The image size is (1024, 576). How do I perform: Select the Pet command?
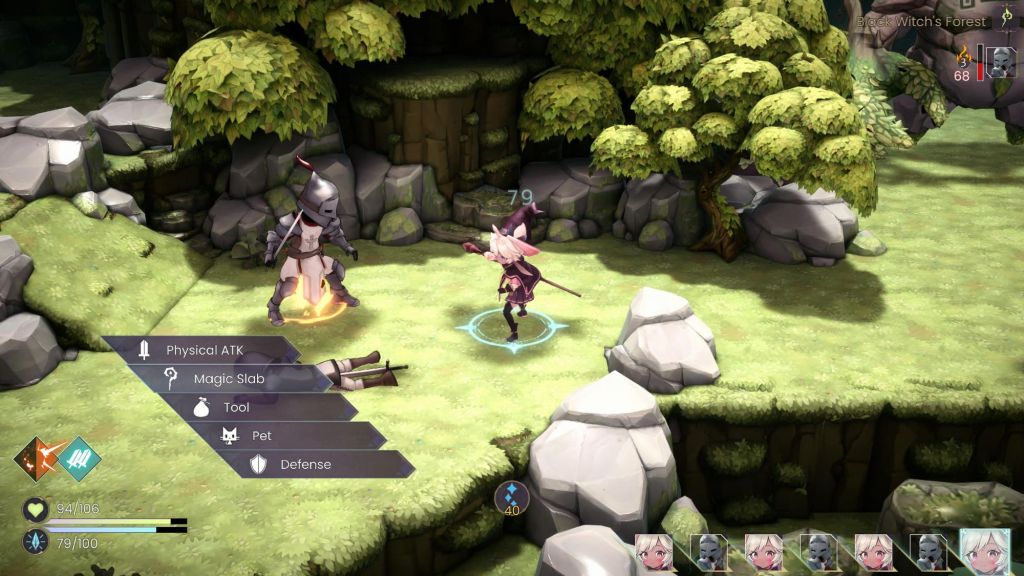262,436
